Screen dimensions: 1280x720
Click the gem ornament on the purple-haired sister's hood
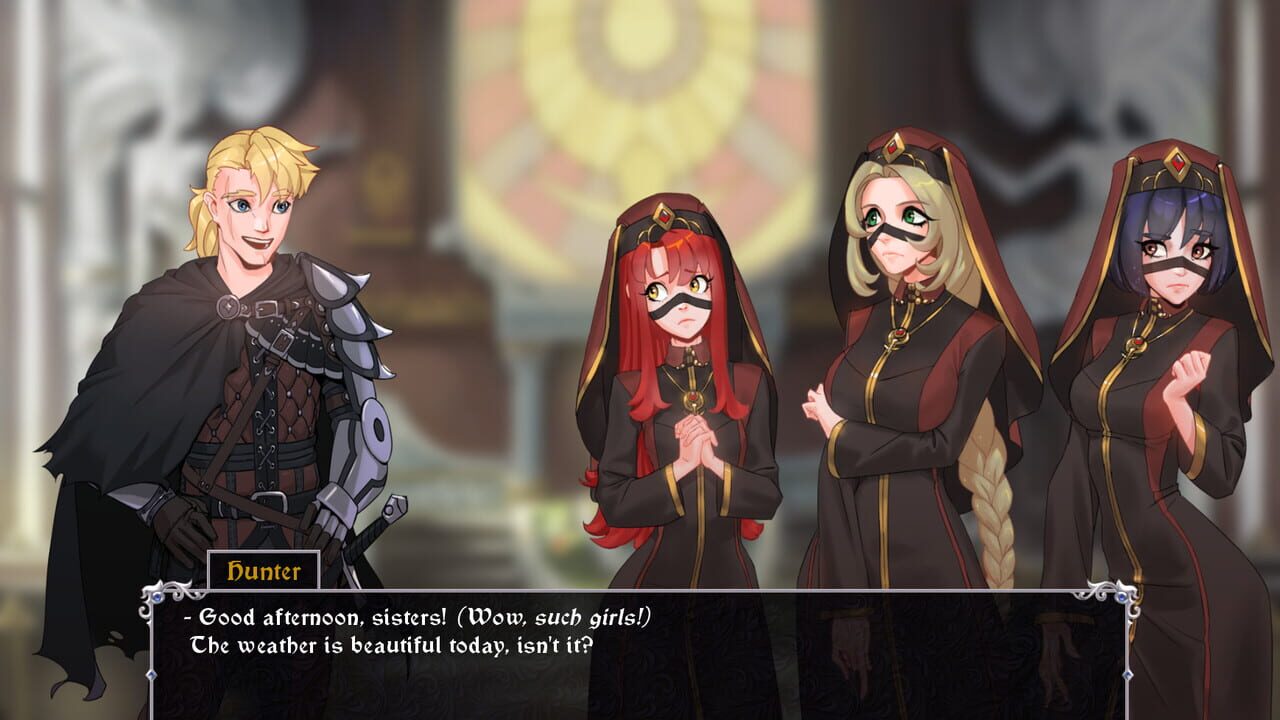pyautogui.click(x=1180, y=160)
